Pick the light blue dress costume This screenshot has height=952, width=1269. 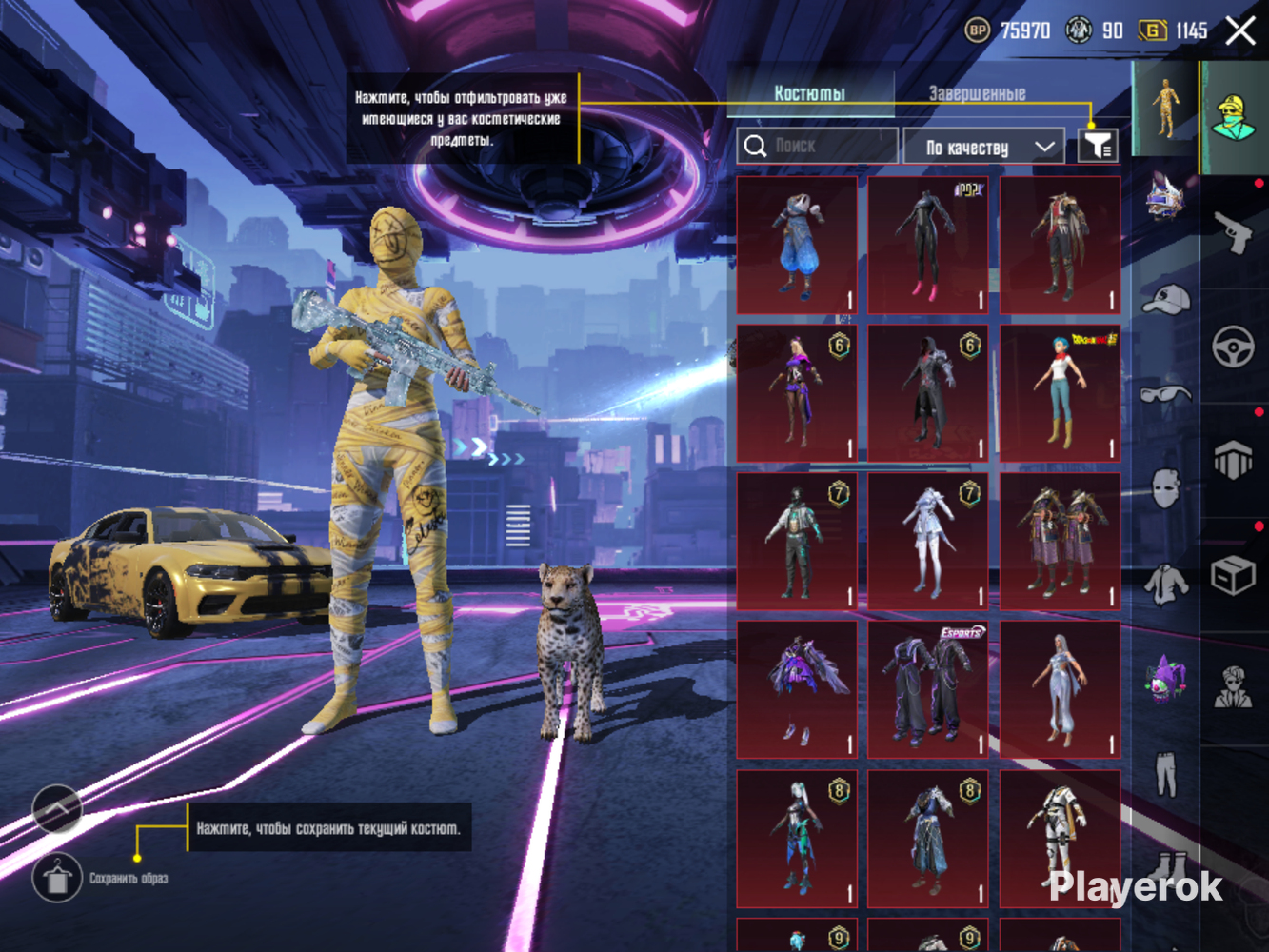click(x=1060, y=689)
